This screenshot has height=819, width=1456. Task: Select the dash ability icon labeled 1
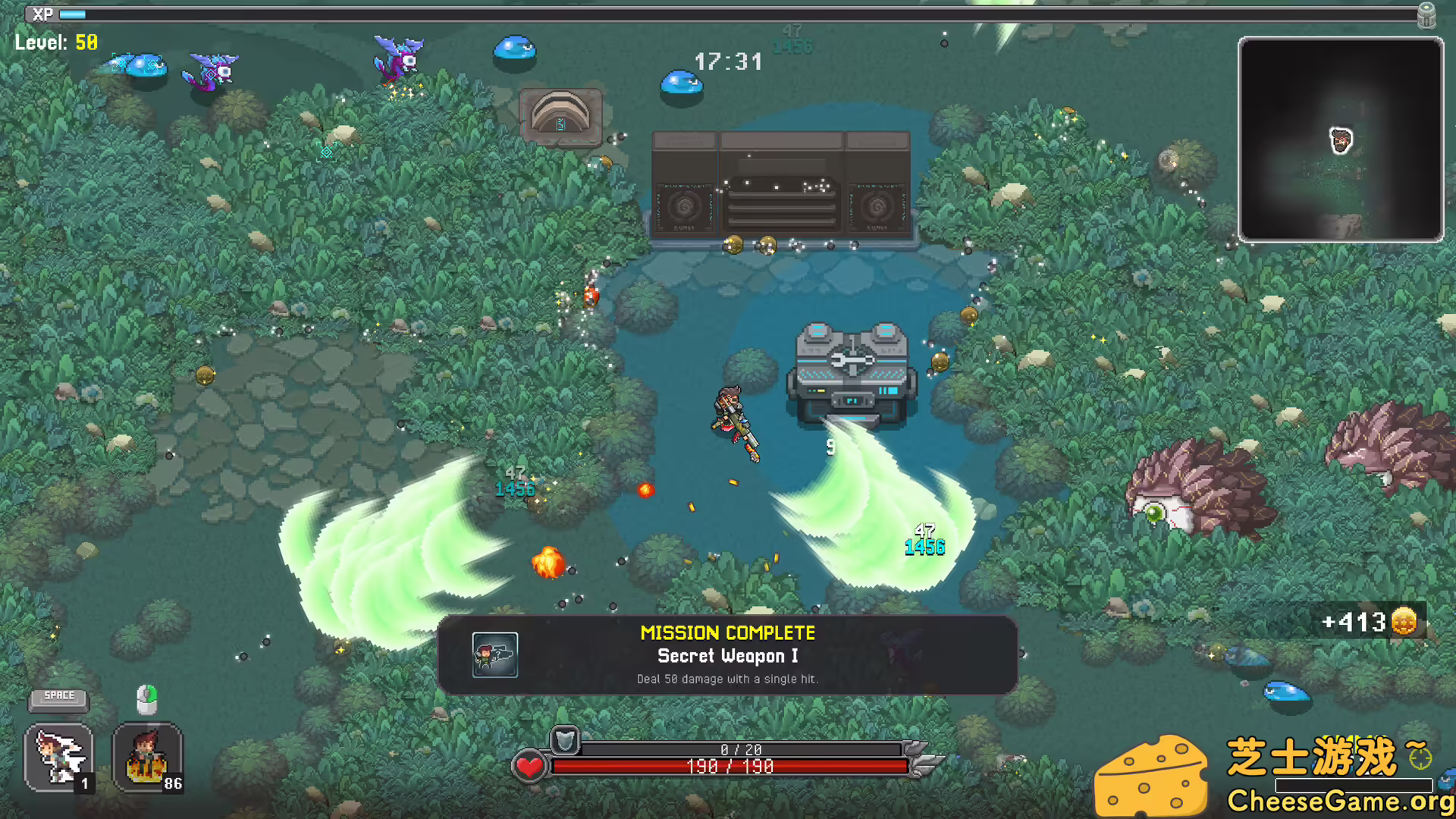58,758
